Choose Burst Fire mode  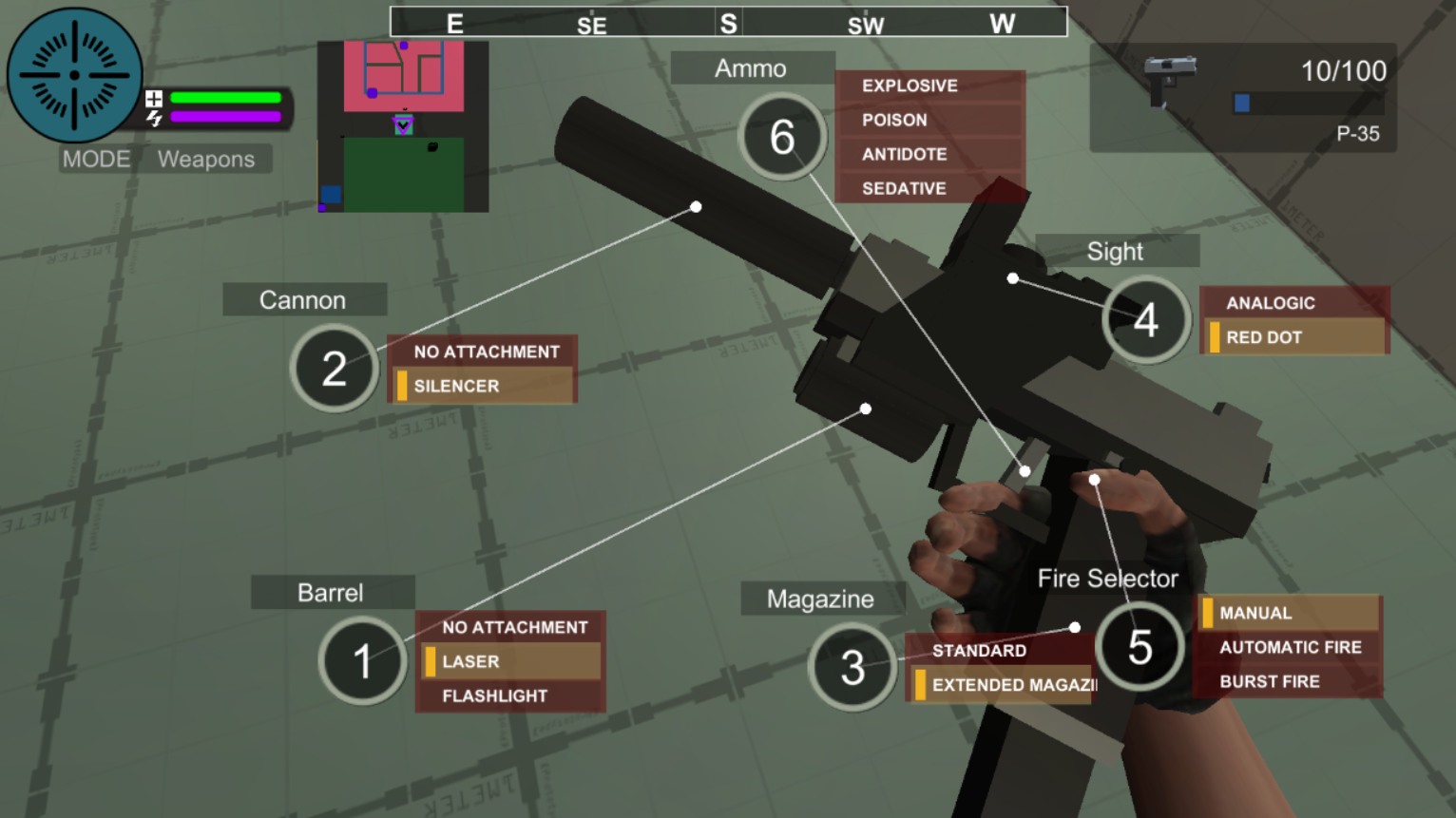pos(1288,681)
